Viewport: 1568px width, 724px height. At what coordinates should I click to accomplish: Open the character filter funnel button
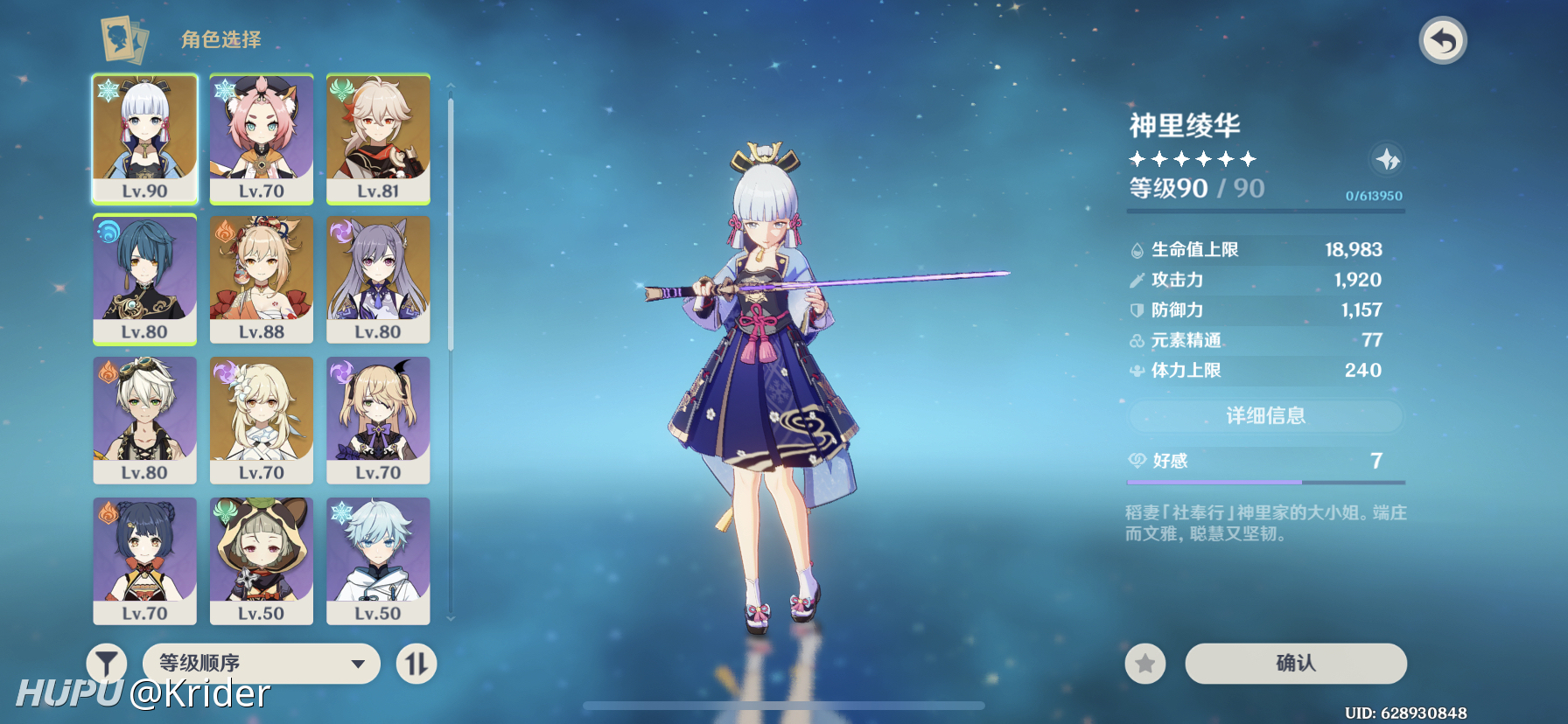[107, 664]
